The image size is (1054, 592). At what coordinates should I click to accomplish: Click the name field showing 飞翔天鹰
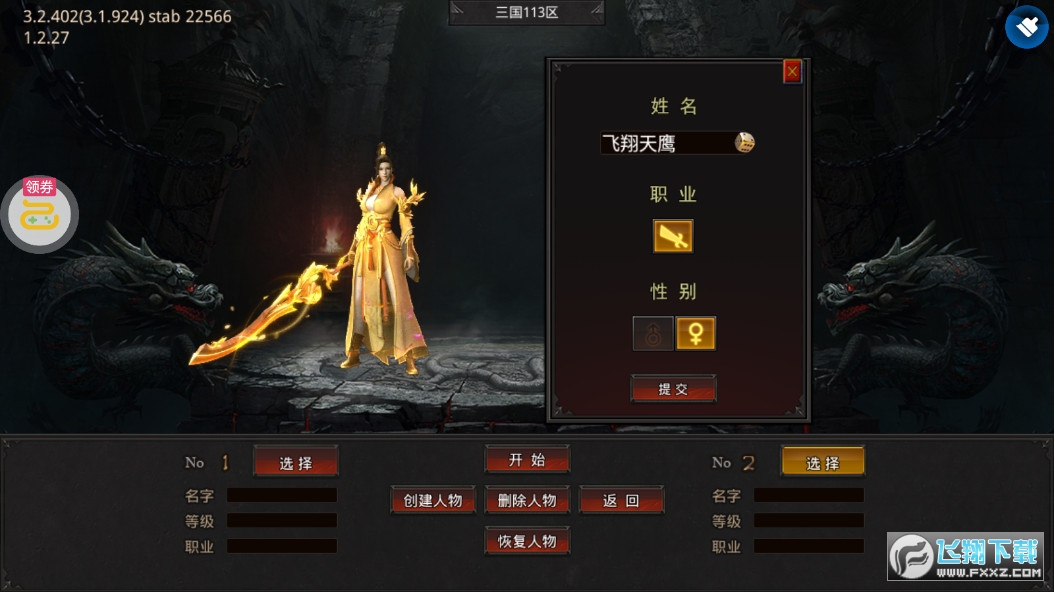(666, 143)
